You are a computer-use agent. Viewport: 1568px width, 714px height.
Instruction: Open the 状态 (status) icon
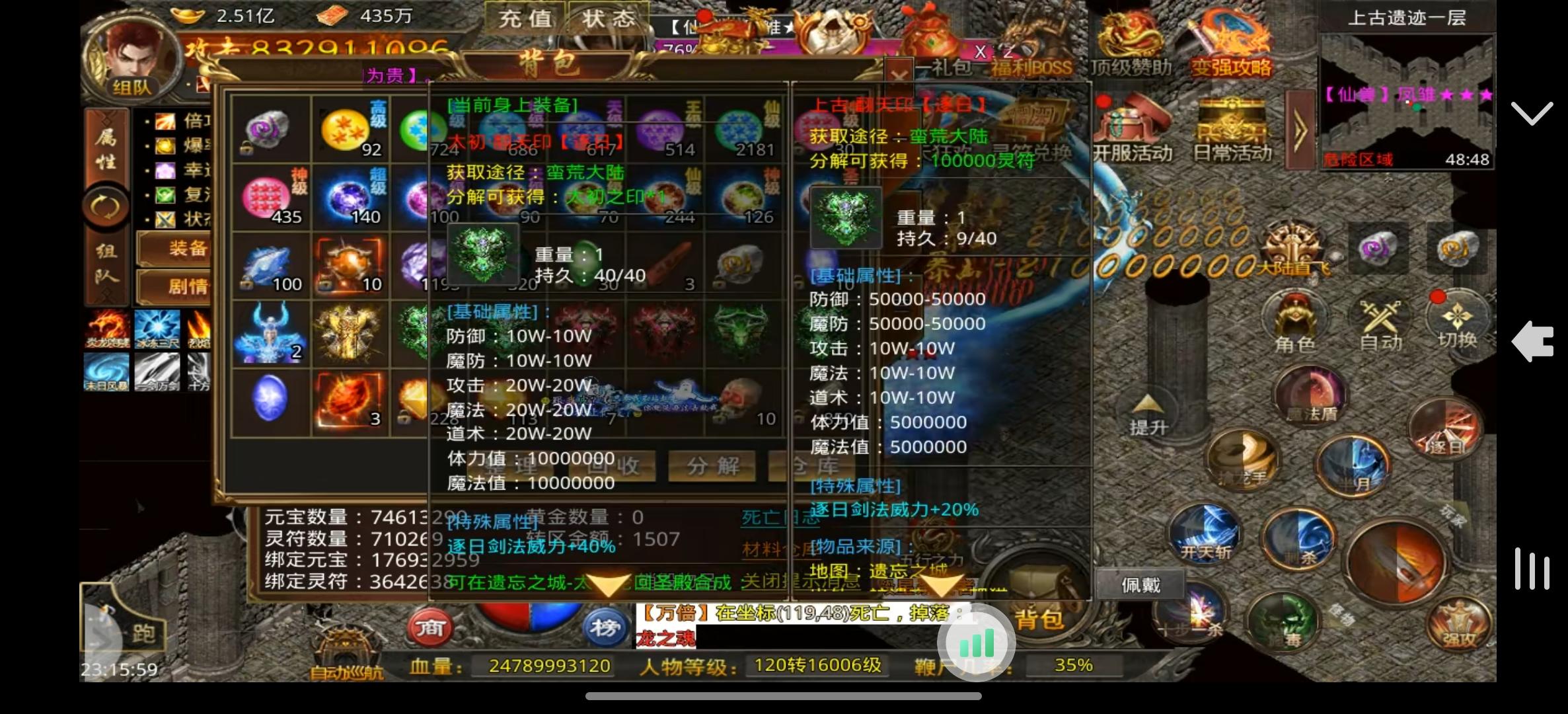[x=607, y=19]
